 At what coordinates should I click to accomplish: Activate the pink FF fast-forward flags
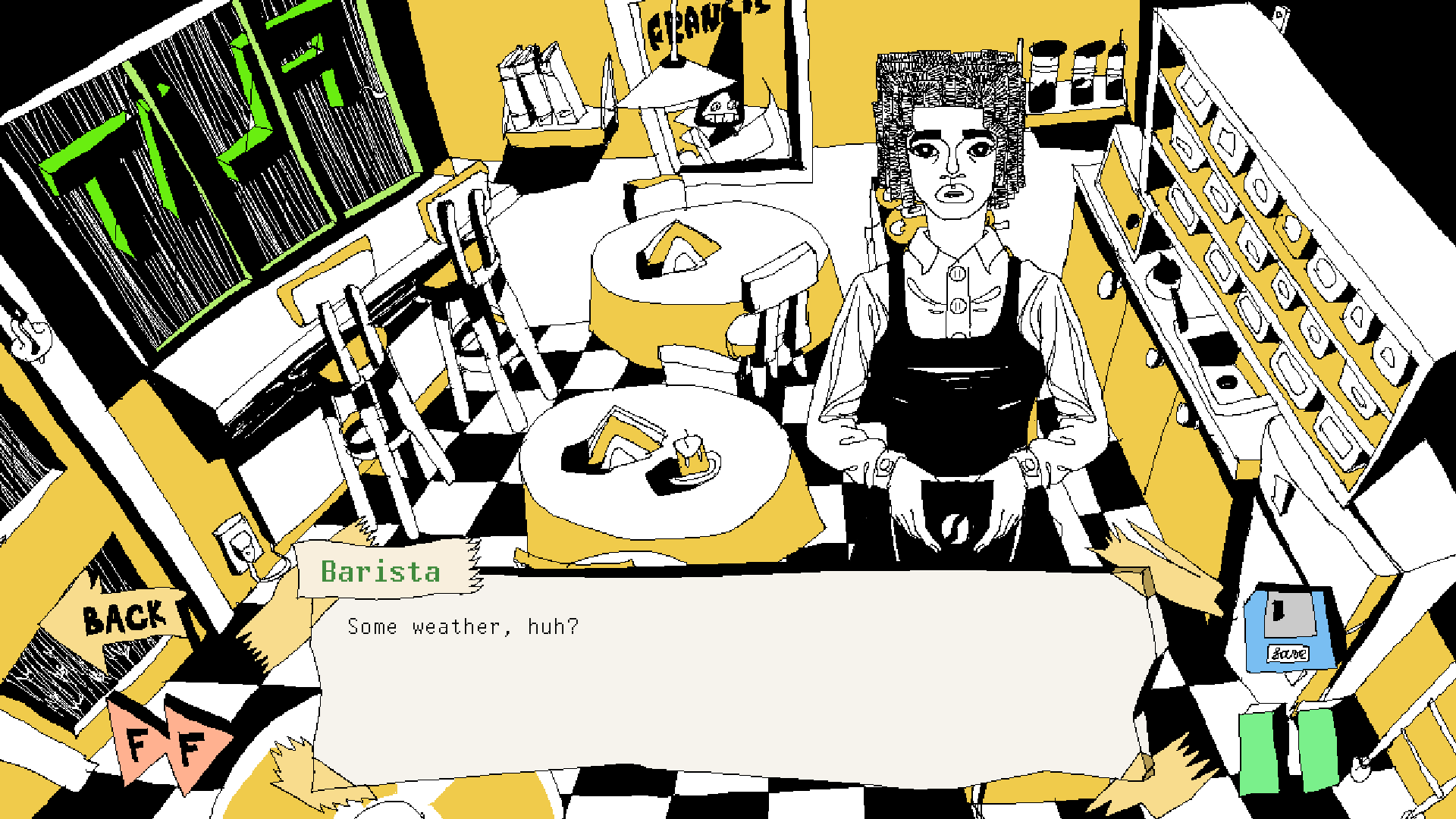[167, 743]
